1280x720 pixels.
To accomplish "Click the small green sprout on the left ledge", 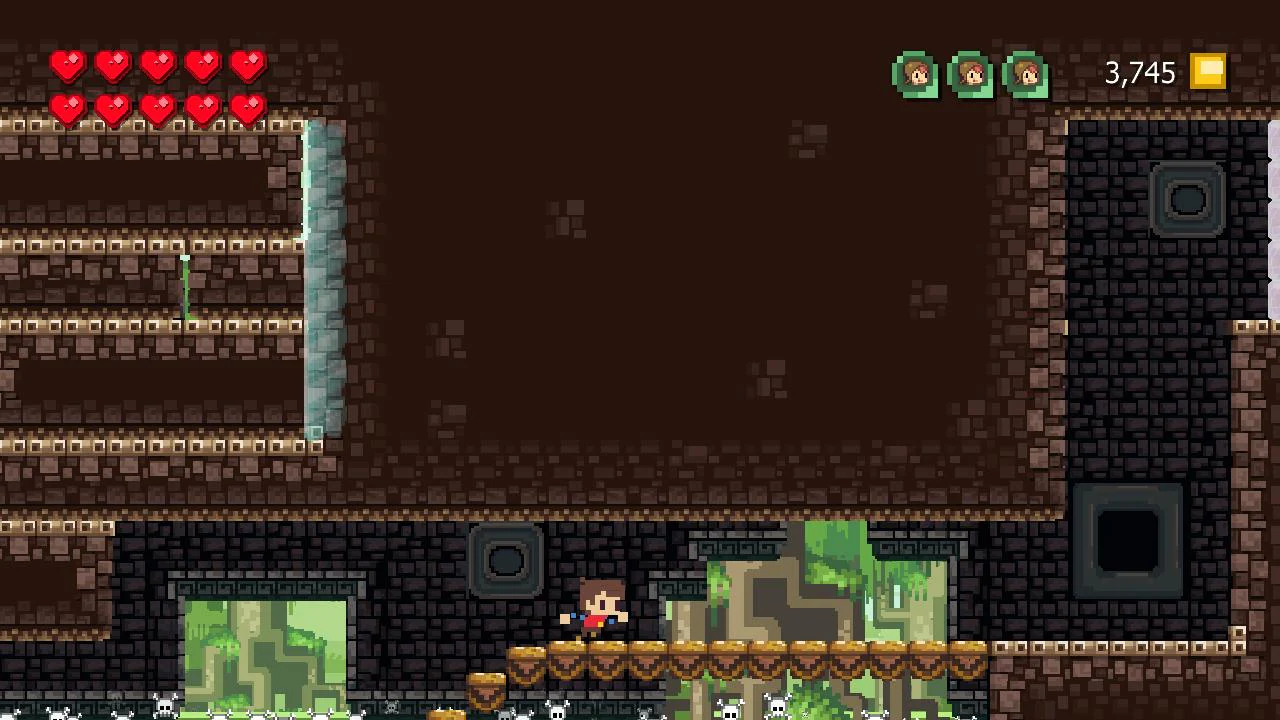I will 184,285.
